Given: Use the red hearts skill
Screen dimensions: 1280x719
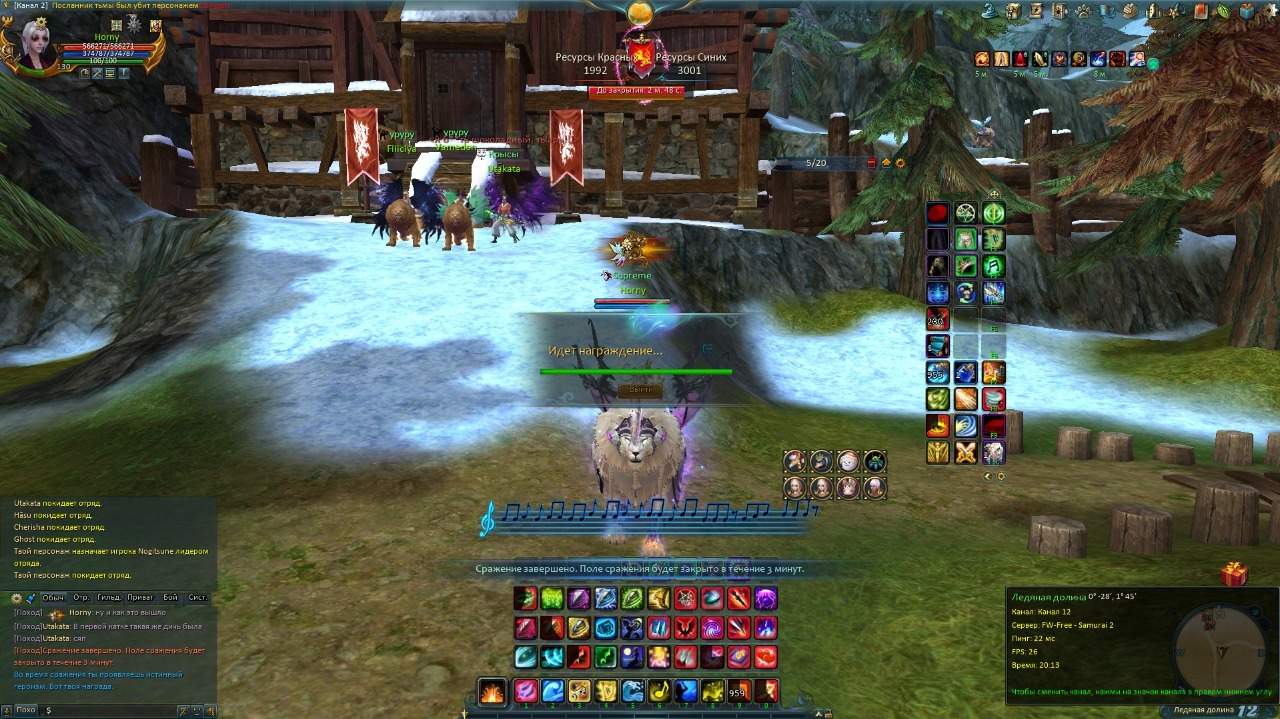Looking at the screenshot, I should click(x=765, y=657).
